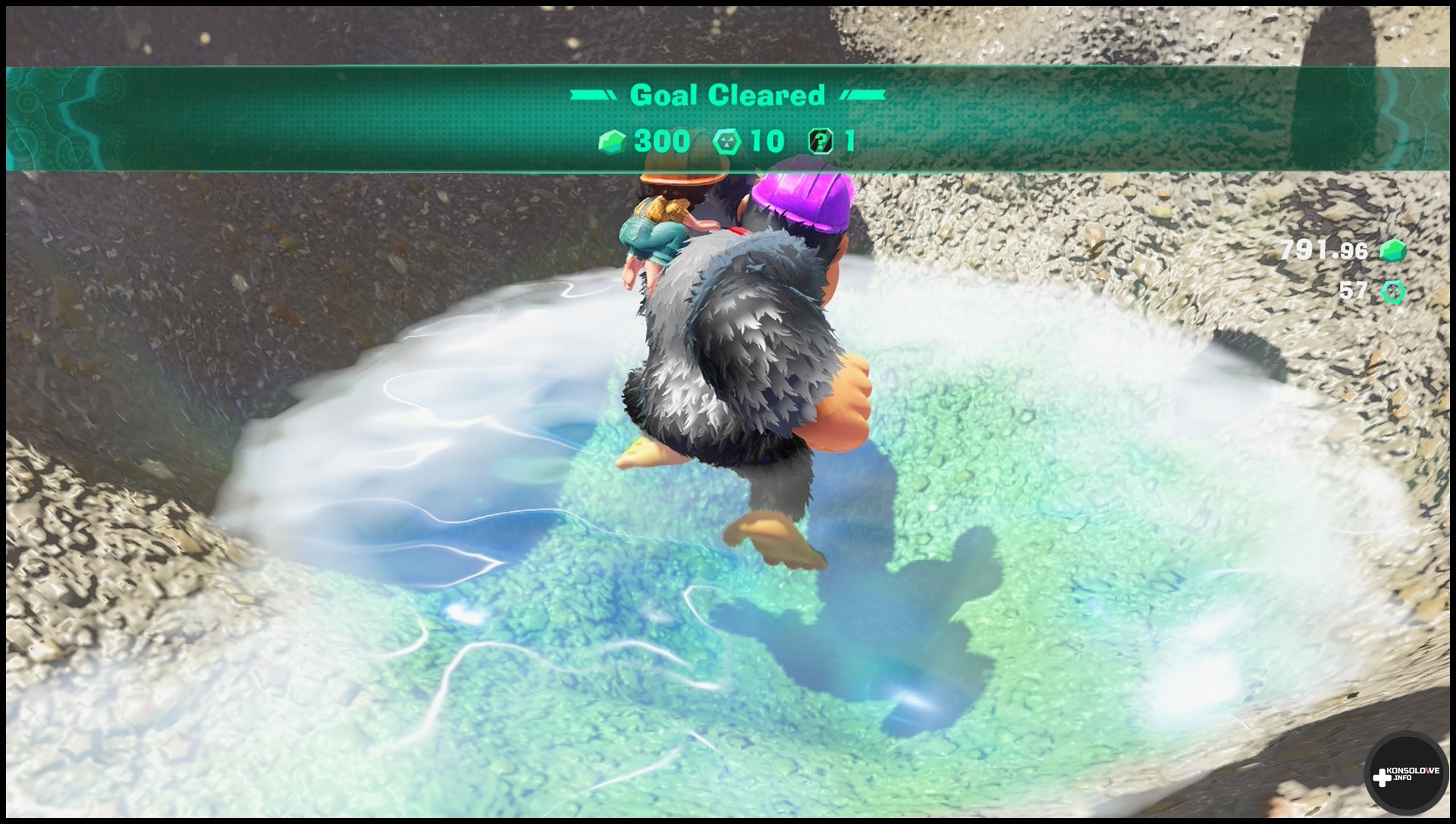This screenshot has height=824, width=1456.
Task: Click the fossil reward icon beside 10
Action: [x=726, y=141]
